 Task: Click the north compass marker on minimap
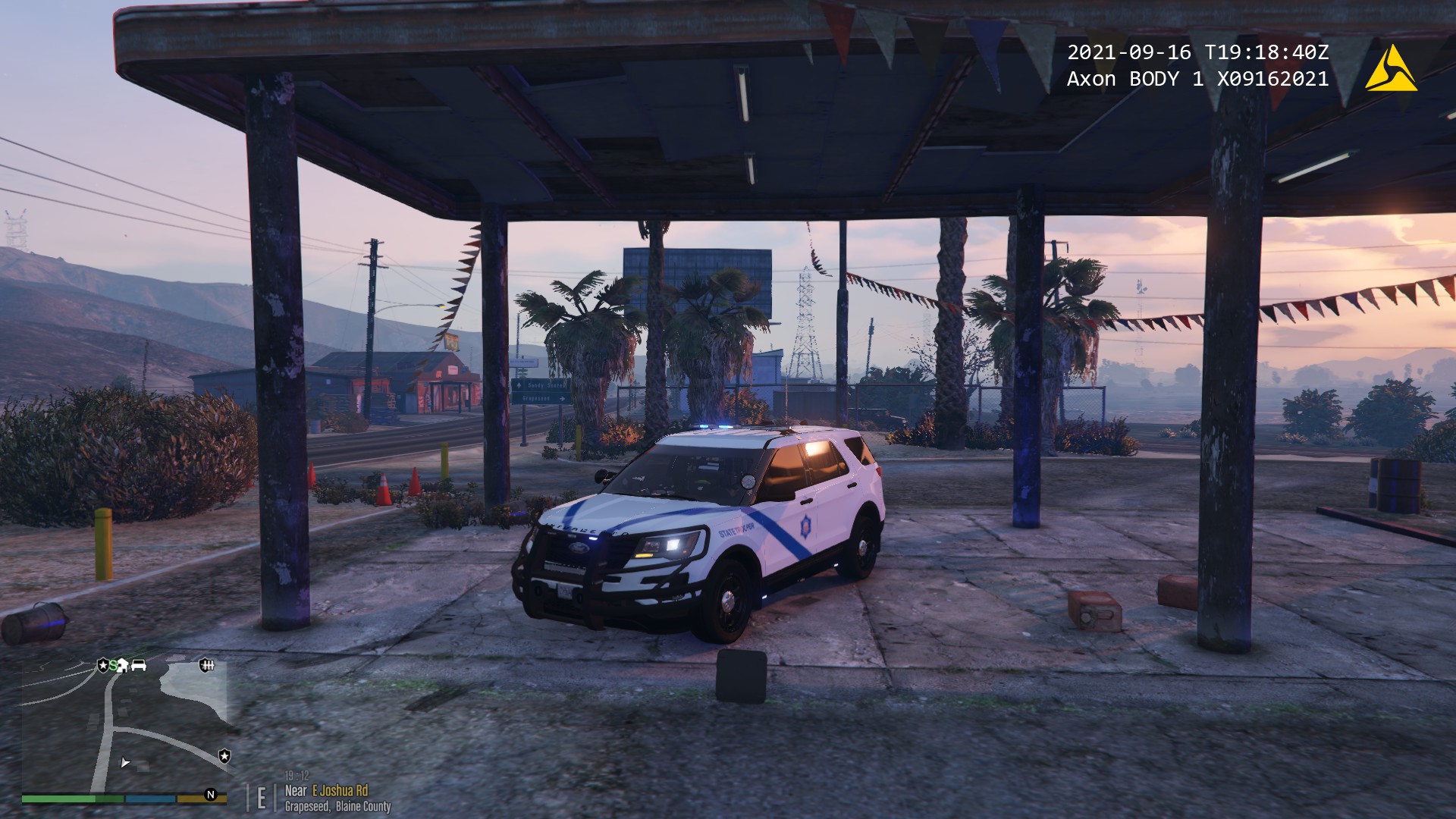(x=211, y=795)
